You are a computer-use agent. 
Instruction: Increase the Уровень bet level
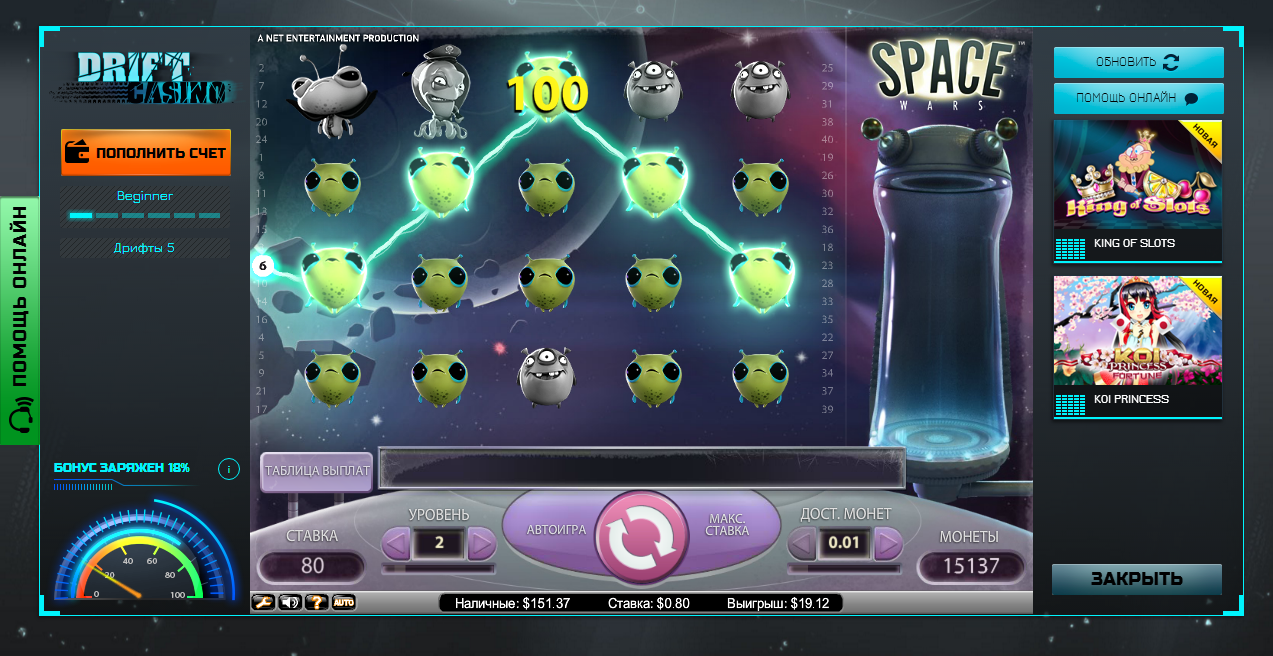[x=482, y=544]
